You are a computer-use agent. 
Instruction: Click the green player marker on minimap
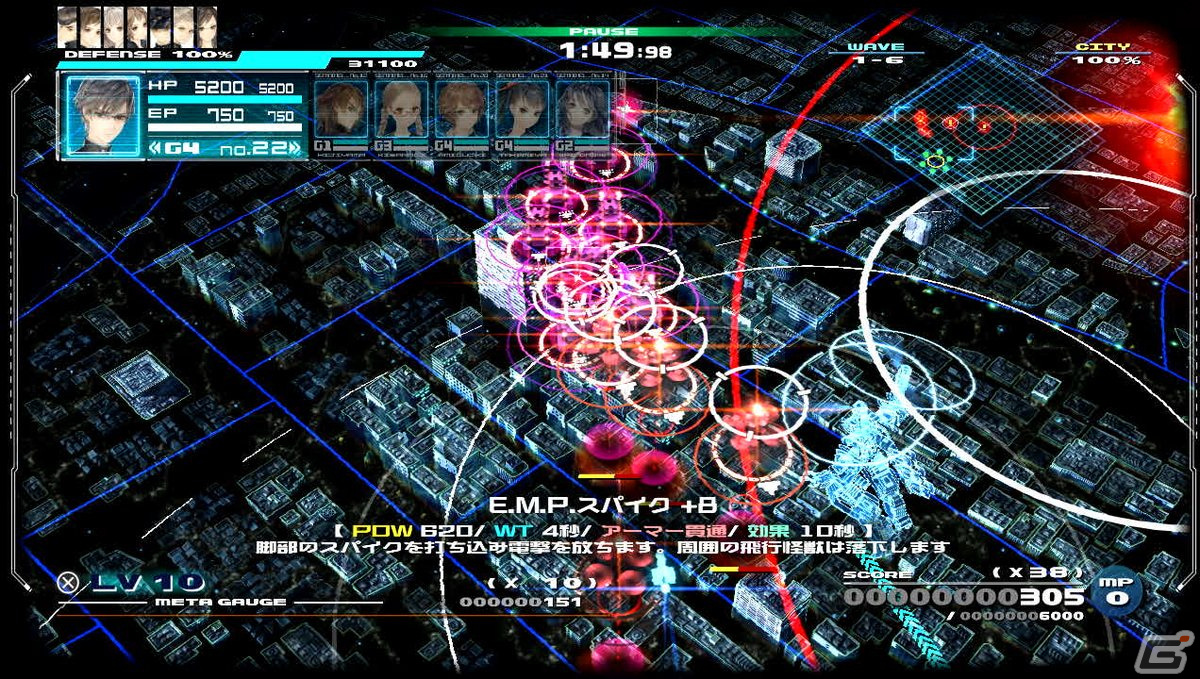click(x=935, y=158)
